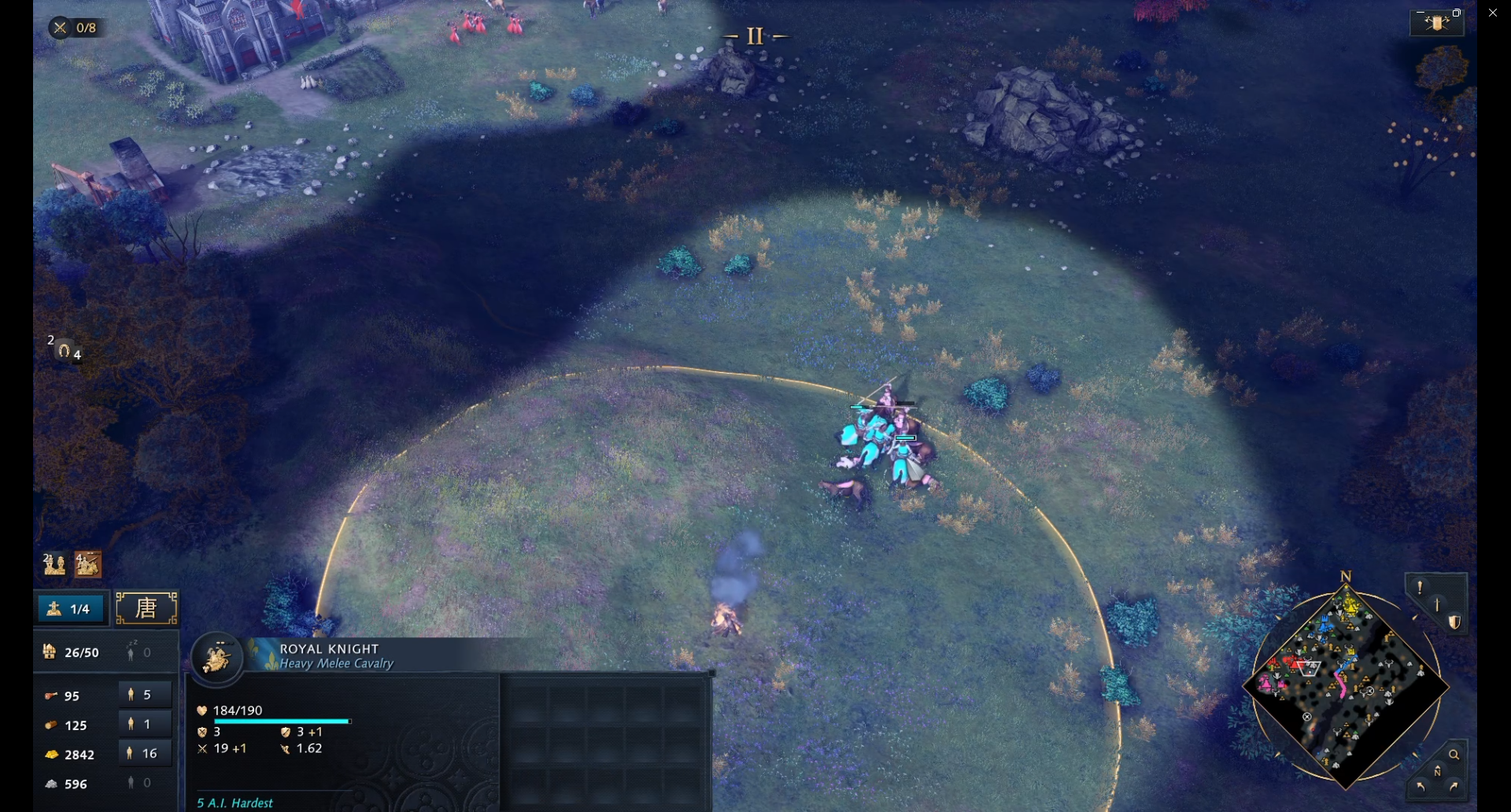Click the horseshoe group icon
This screenshot has width=1511, height=812.
pyautogui.click(x=65, y=349)
